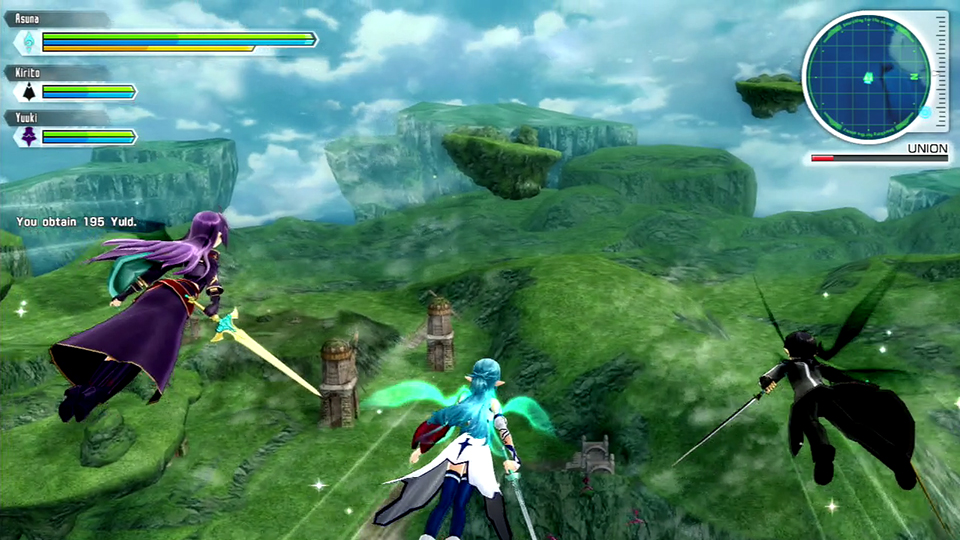The width and height of the screenshot is (960, 540).
Task: Open the circular radar minimap
Action: pyautogui.click(x=866, y=76)
